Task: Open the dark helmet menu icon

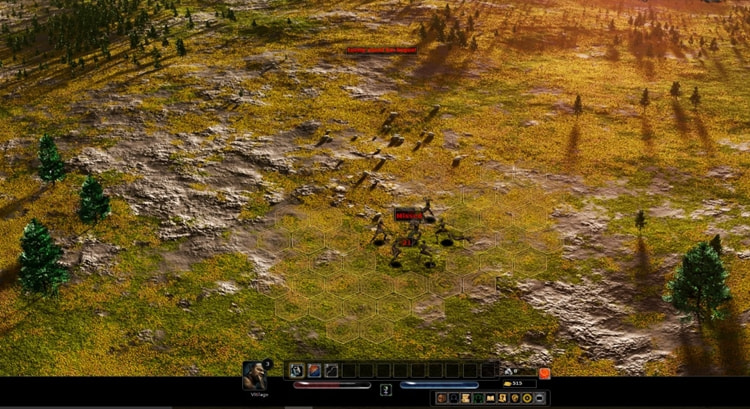Action: pyautogui.click(x=454, y=398)
